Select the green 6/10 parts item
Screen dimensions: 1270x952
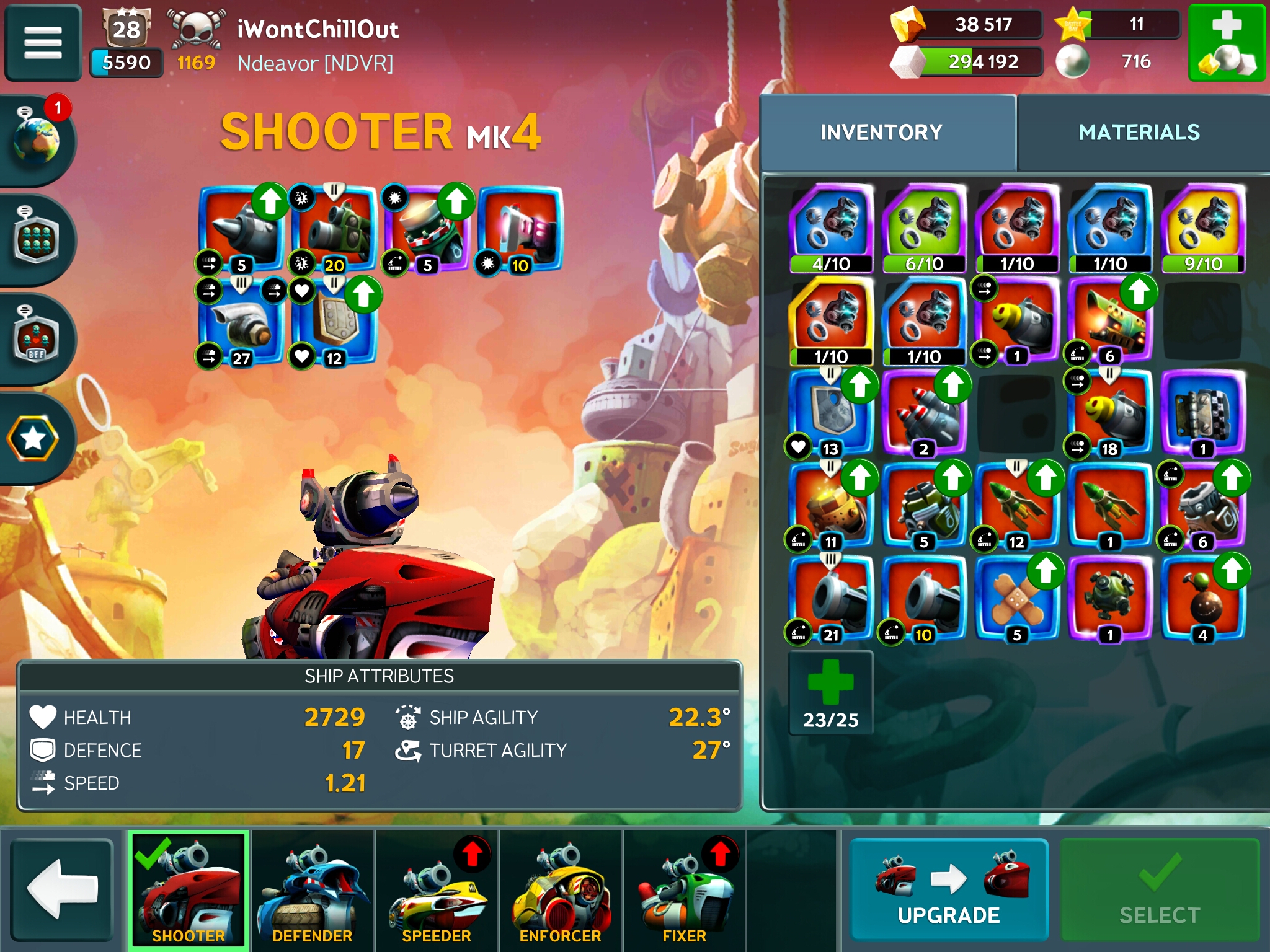coord(923,228)
